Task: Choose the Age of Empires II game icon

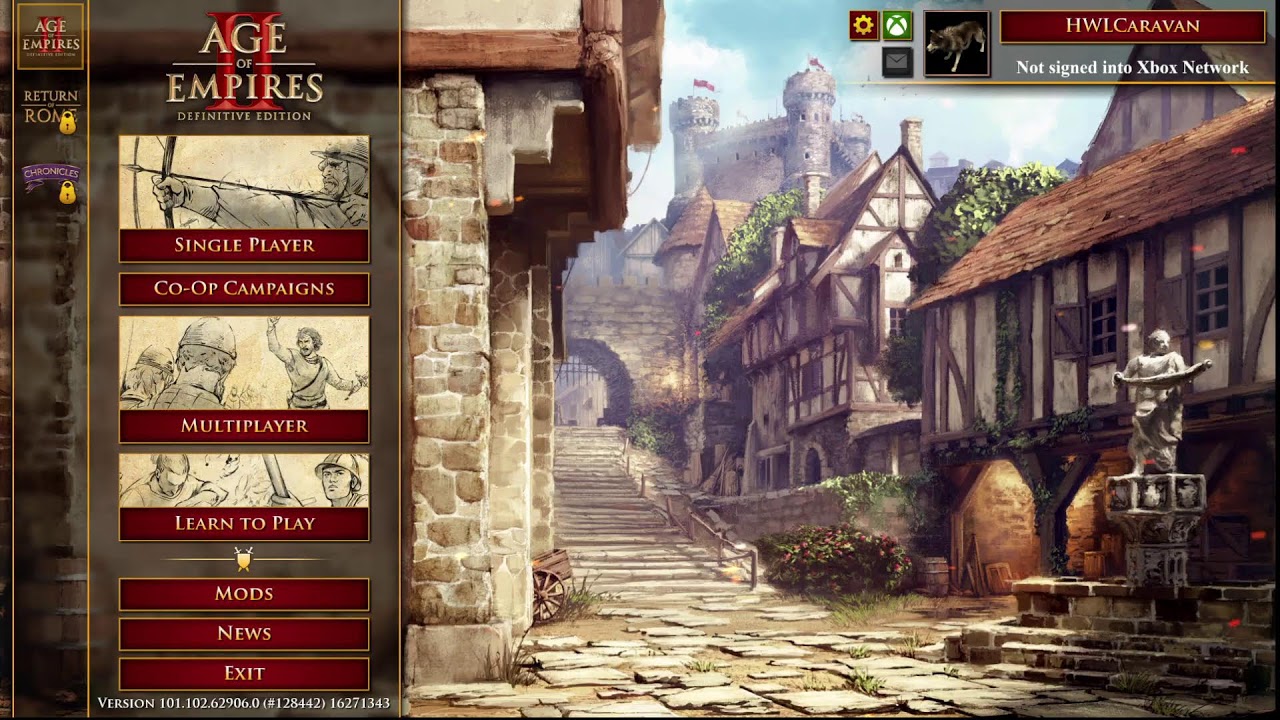Action: [x=51, y=36]
